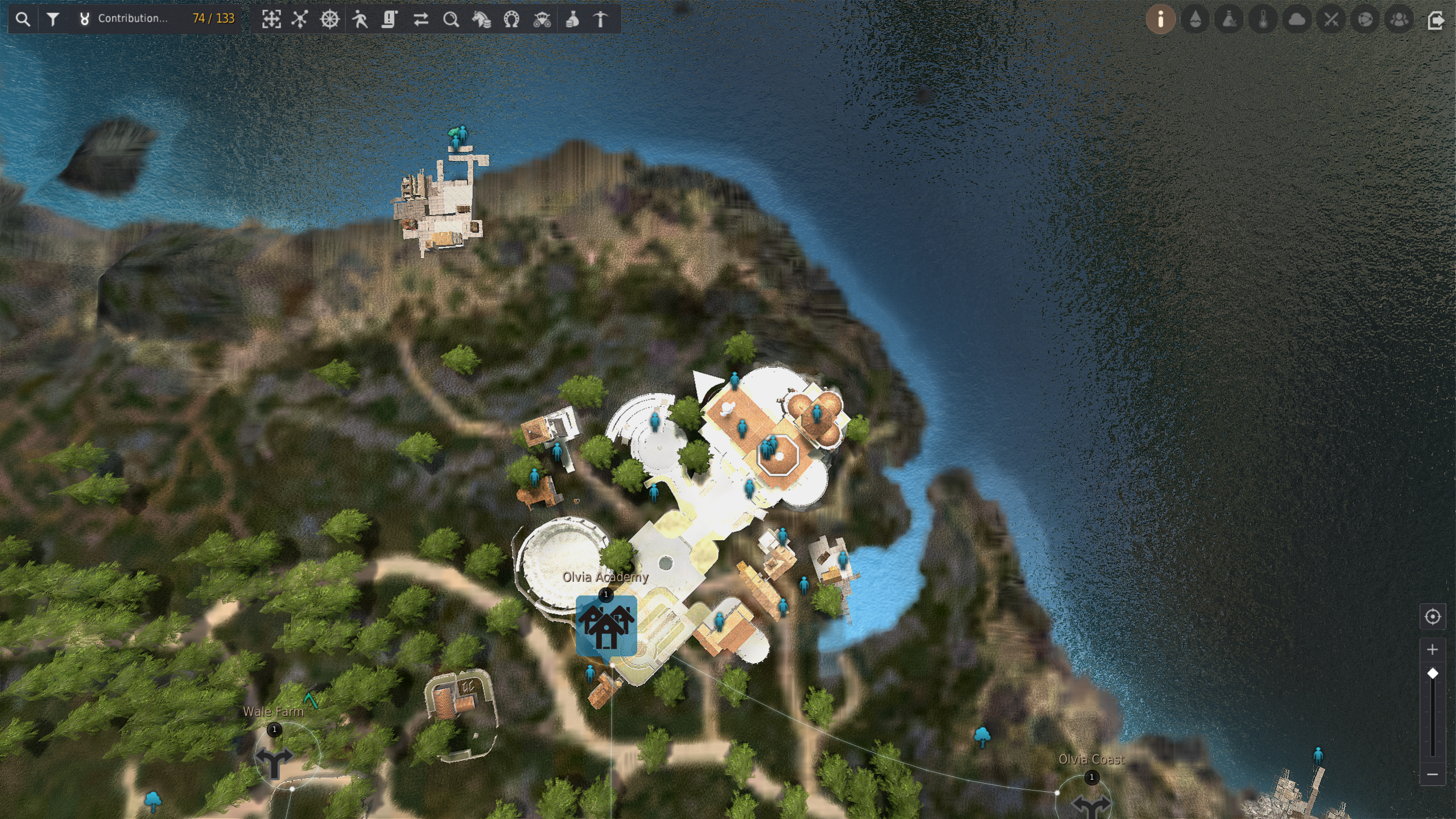Image resolution: width=1456 pixels, height=819 pixels.
Task: Select the pickaxe toolbar icon
Action: pyautogui.click(x=601, y=19)
